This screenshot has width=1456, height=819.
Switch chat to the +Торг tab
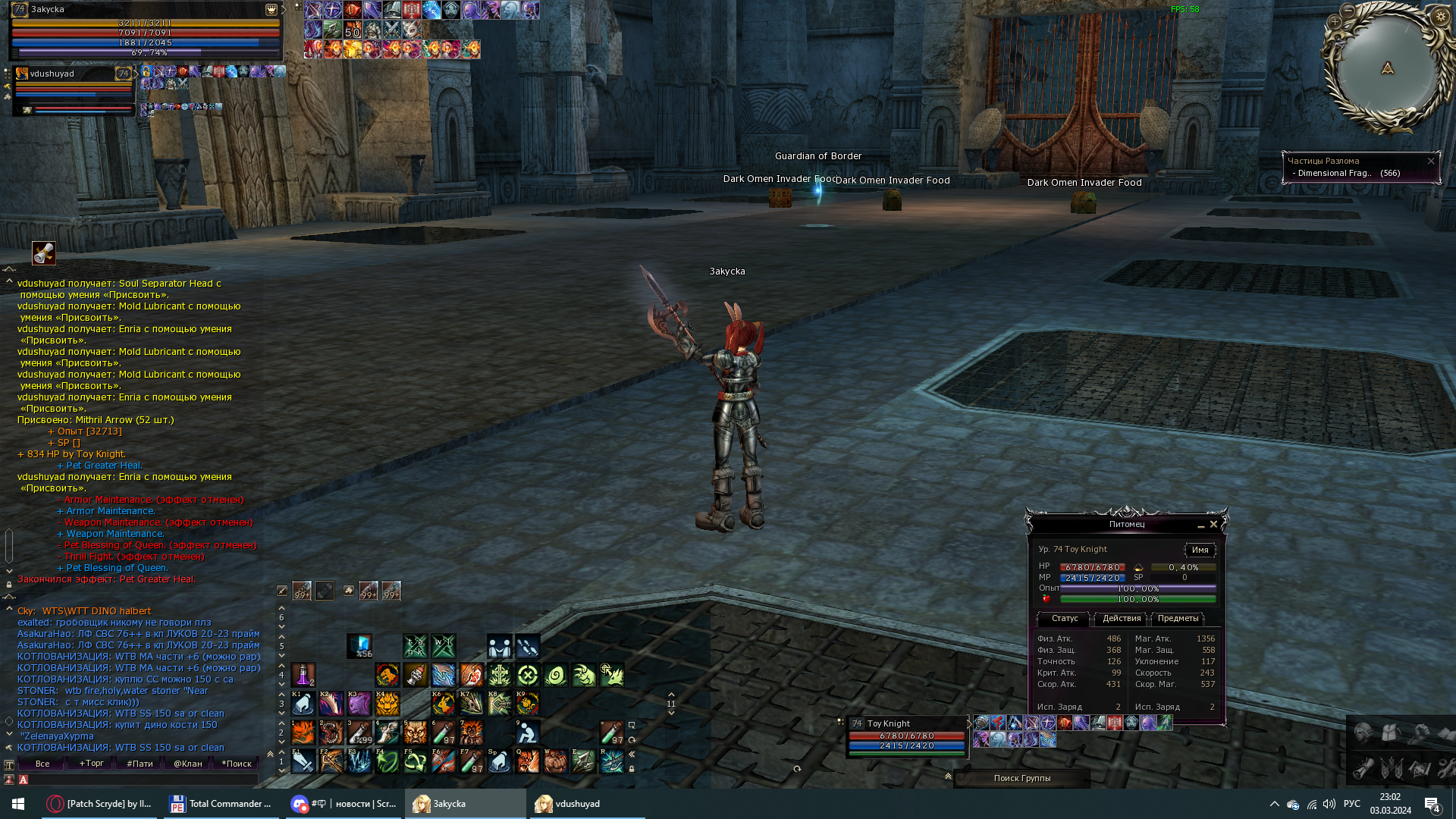(x=91, y=764)
